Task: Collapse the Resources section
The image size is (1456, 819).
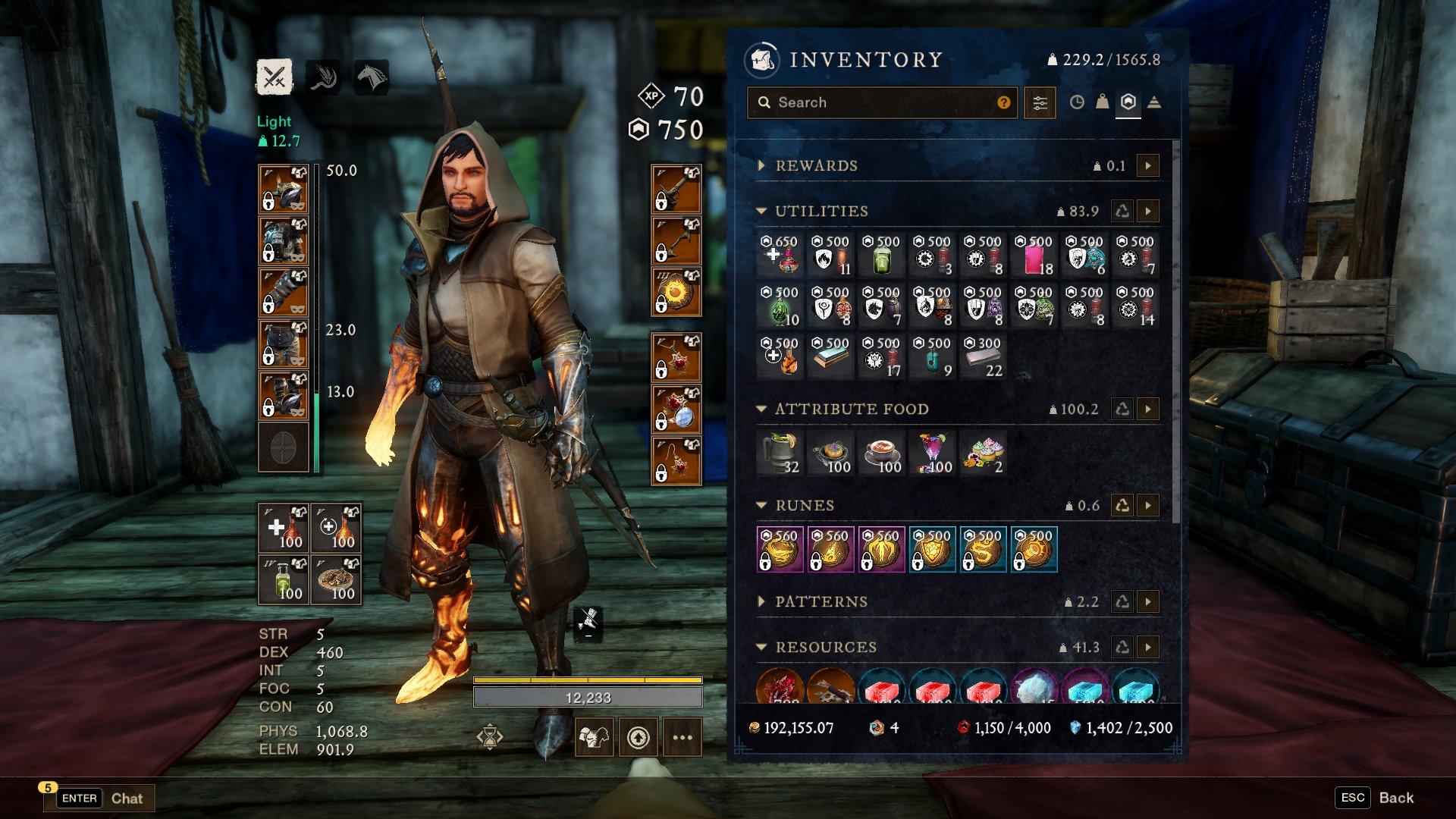Action: click(761, 647)
